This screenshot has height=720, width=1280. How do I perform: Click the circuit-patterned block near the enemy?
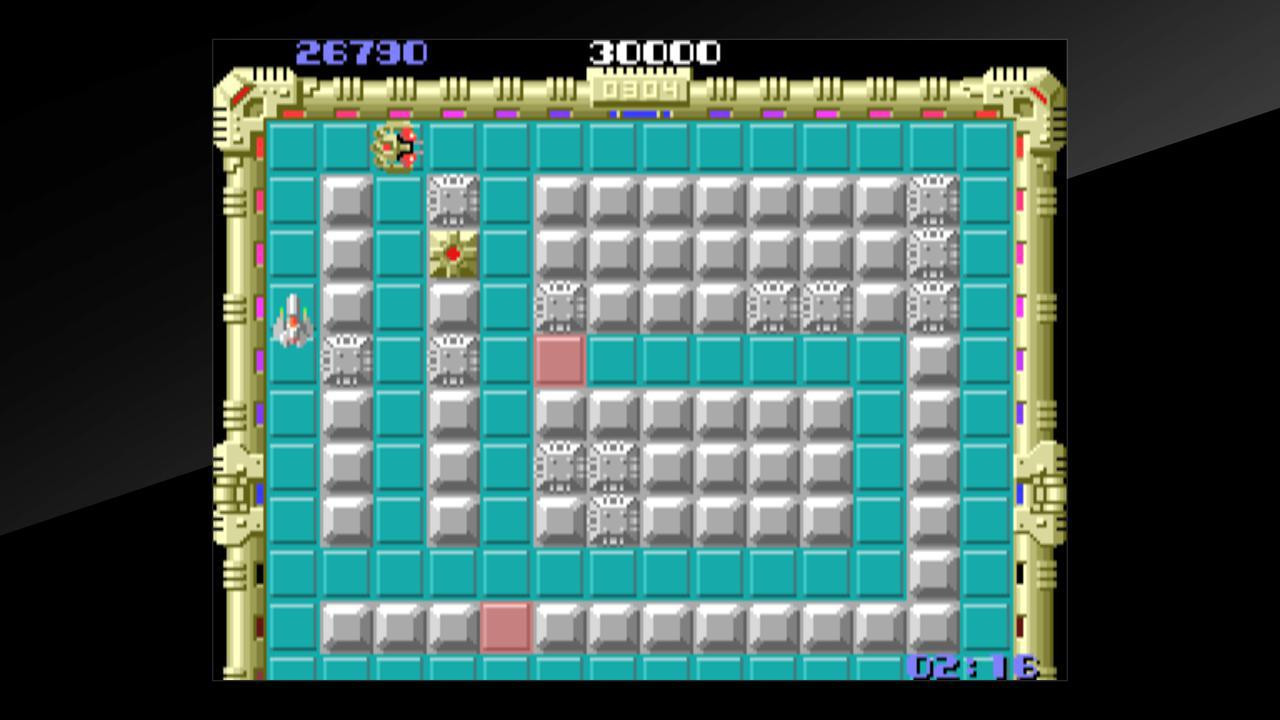coord(452,198)
